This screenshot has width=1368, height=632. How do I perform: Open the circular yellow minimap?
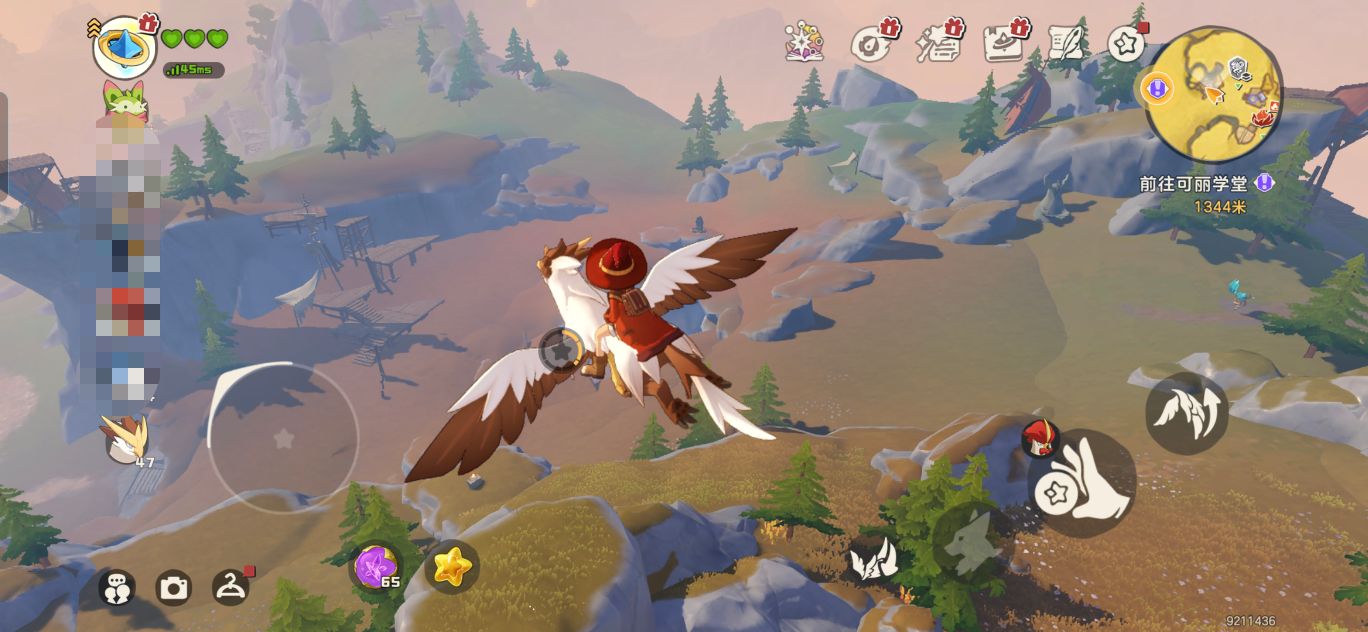[1213, 94]
